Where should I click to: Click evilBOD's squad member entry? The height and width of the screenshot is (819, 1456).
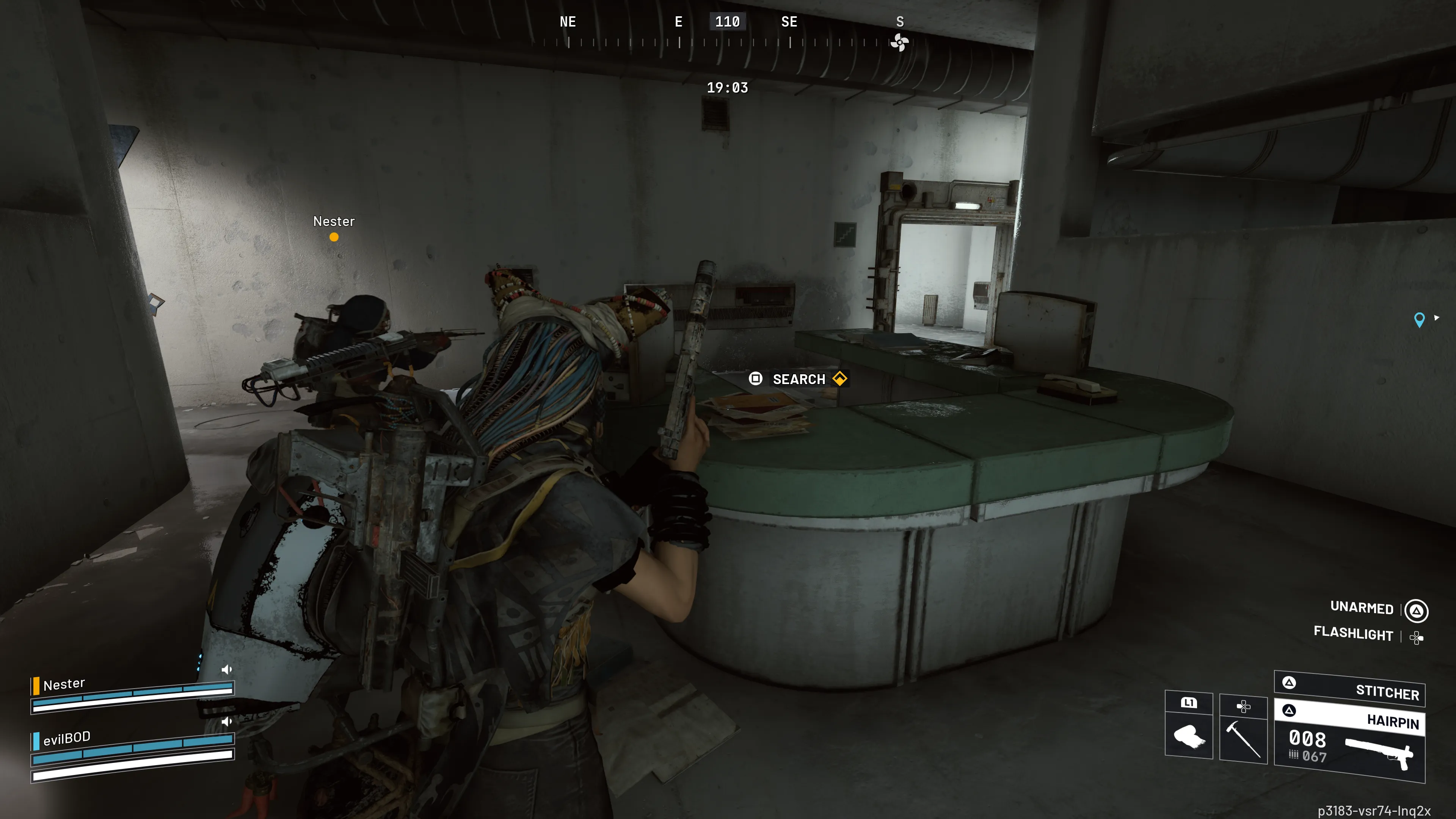pos(67,737)
